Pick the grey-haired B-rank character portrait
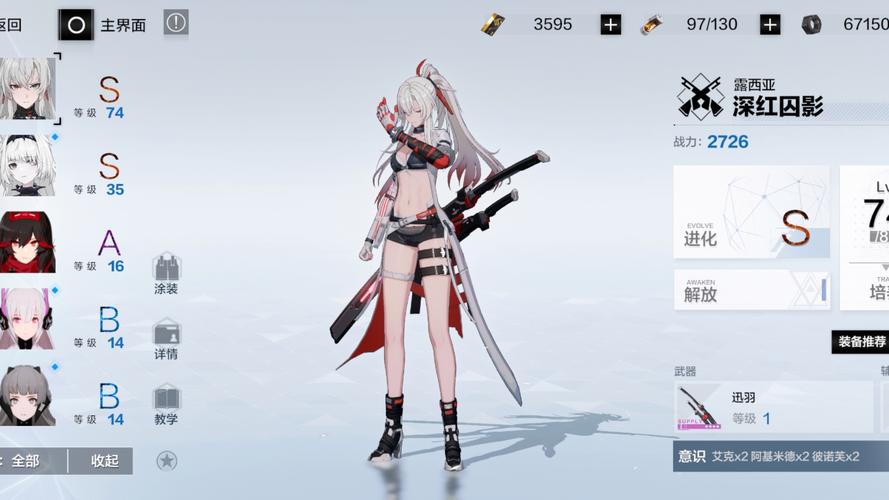This screenshot has height=500, width=889. (28, 395)
